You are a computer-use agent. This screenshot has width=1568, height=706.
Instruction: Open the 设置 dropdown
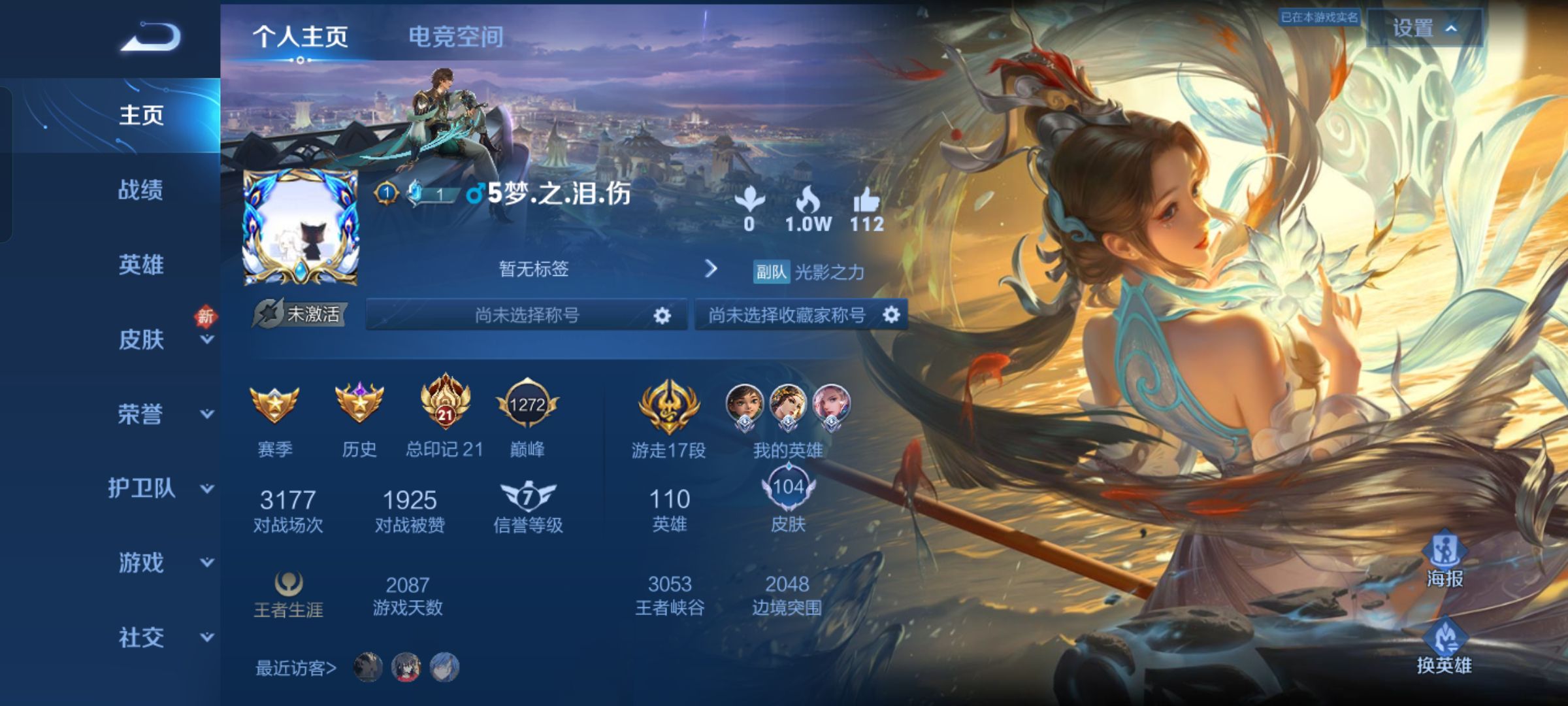[x=1424, y=29]
